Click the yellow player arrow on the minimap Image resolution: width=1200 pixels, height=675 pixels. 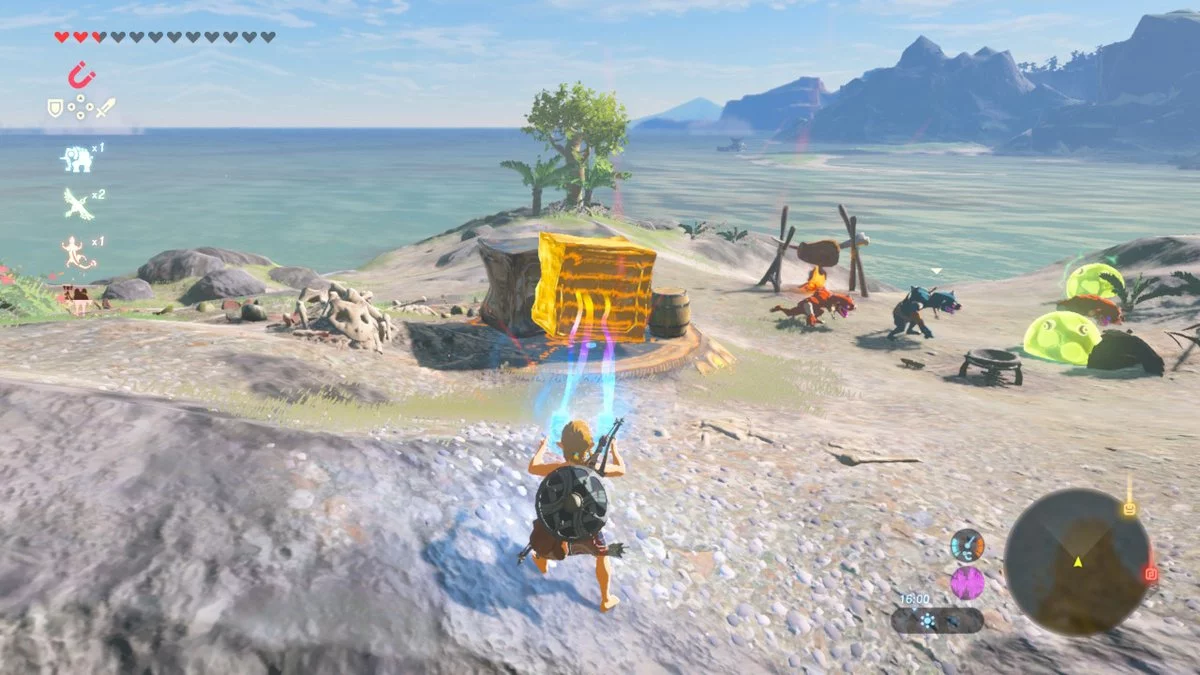tap(1078, 562)
